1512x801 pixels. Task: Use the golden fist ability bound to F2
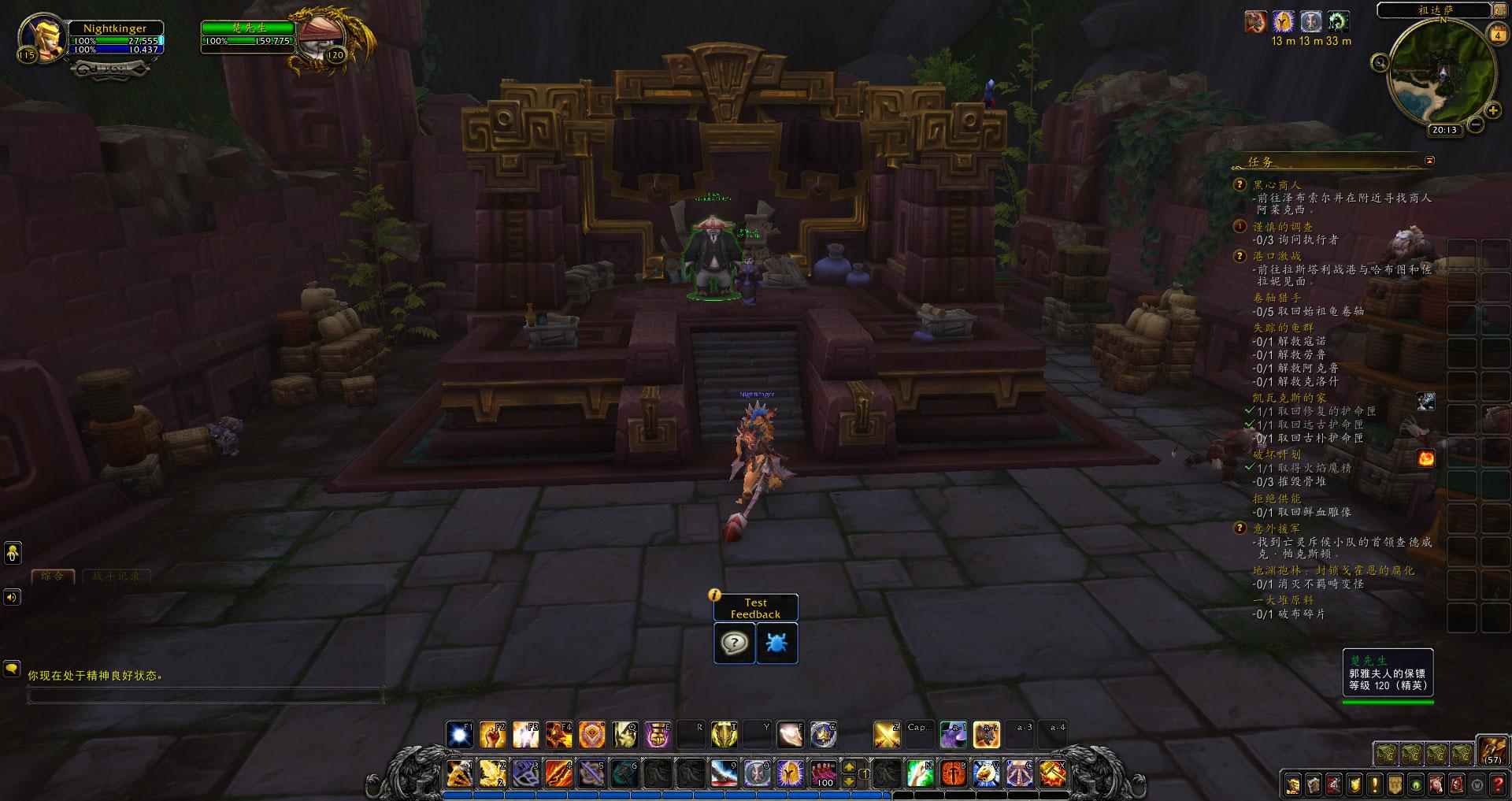coord(493,735)
